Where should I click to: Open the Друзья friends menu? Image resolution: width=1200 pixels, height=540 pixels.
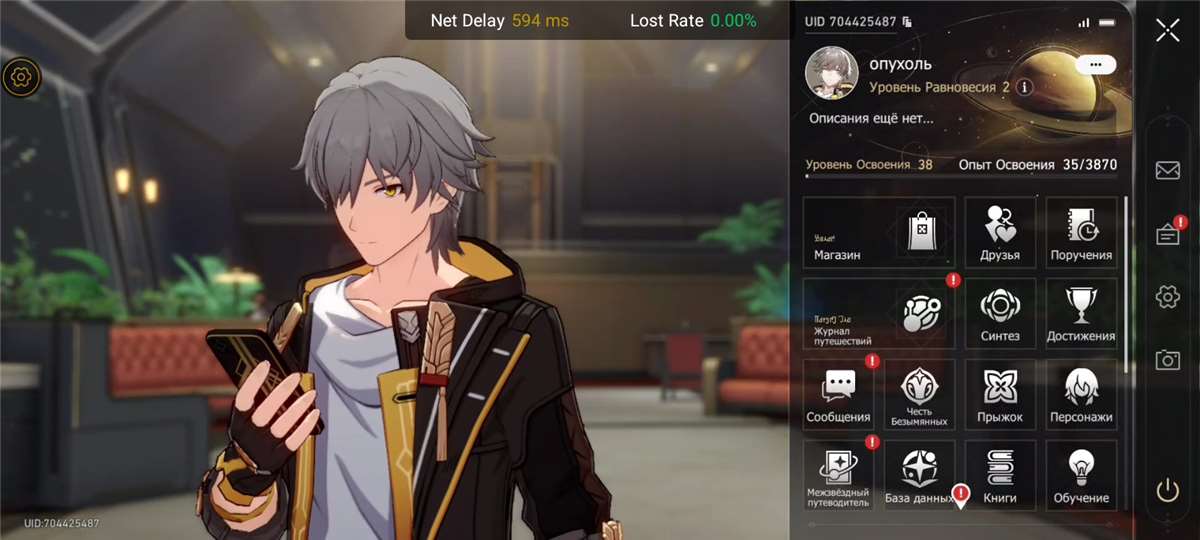[x=999, y=233]
